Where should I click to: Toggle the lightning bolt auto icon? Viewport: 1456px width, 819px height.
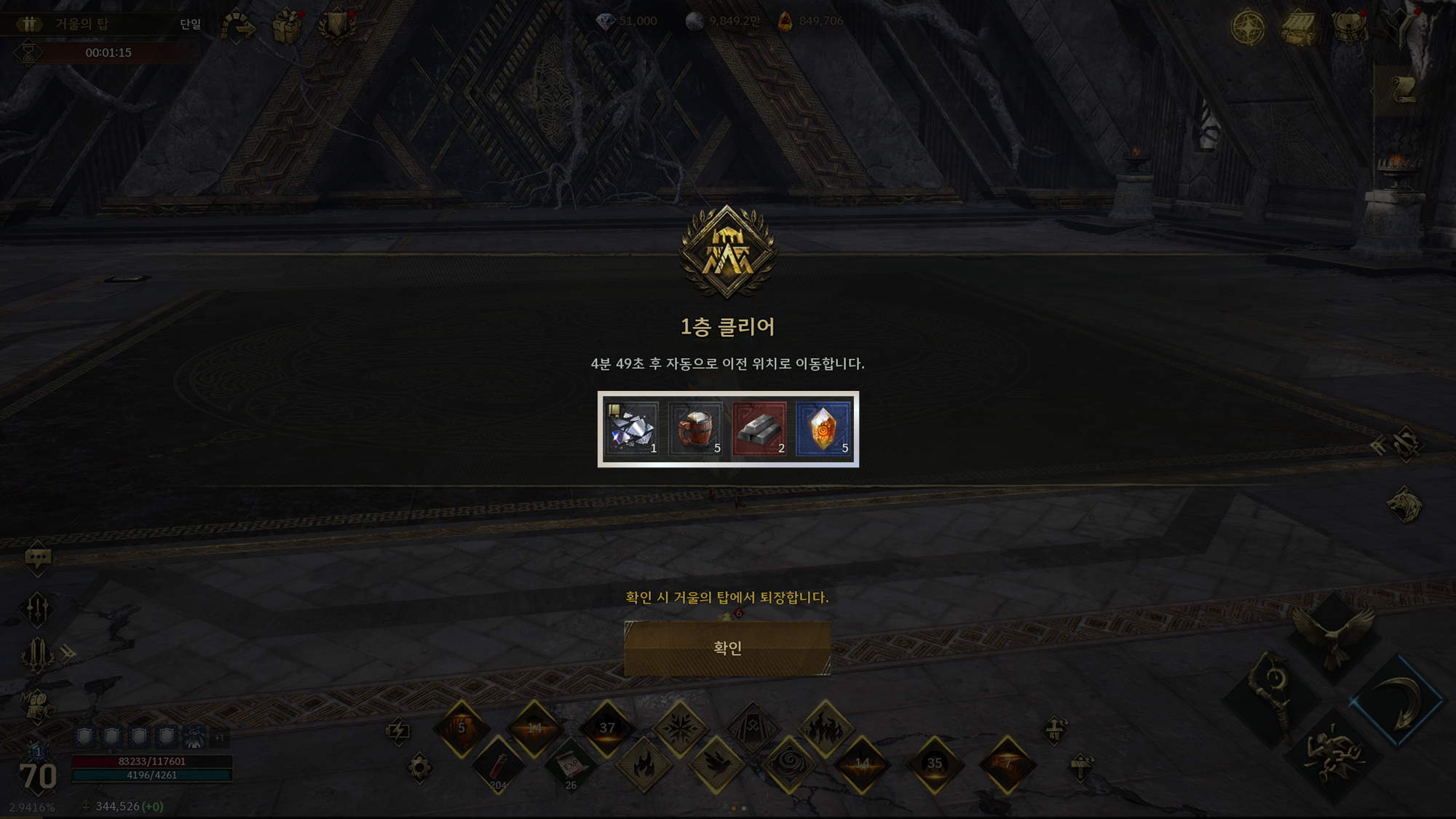pos(398,730)
